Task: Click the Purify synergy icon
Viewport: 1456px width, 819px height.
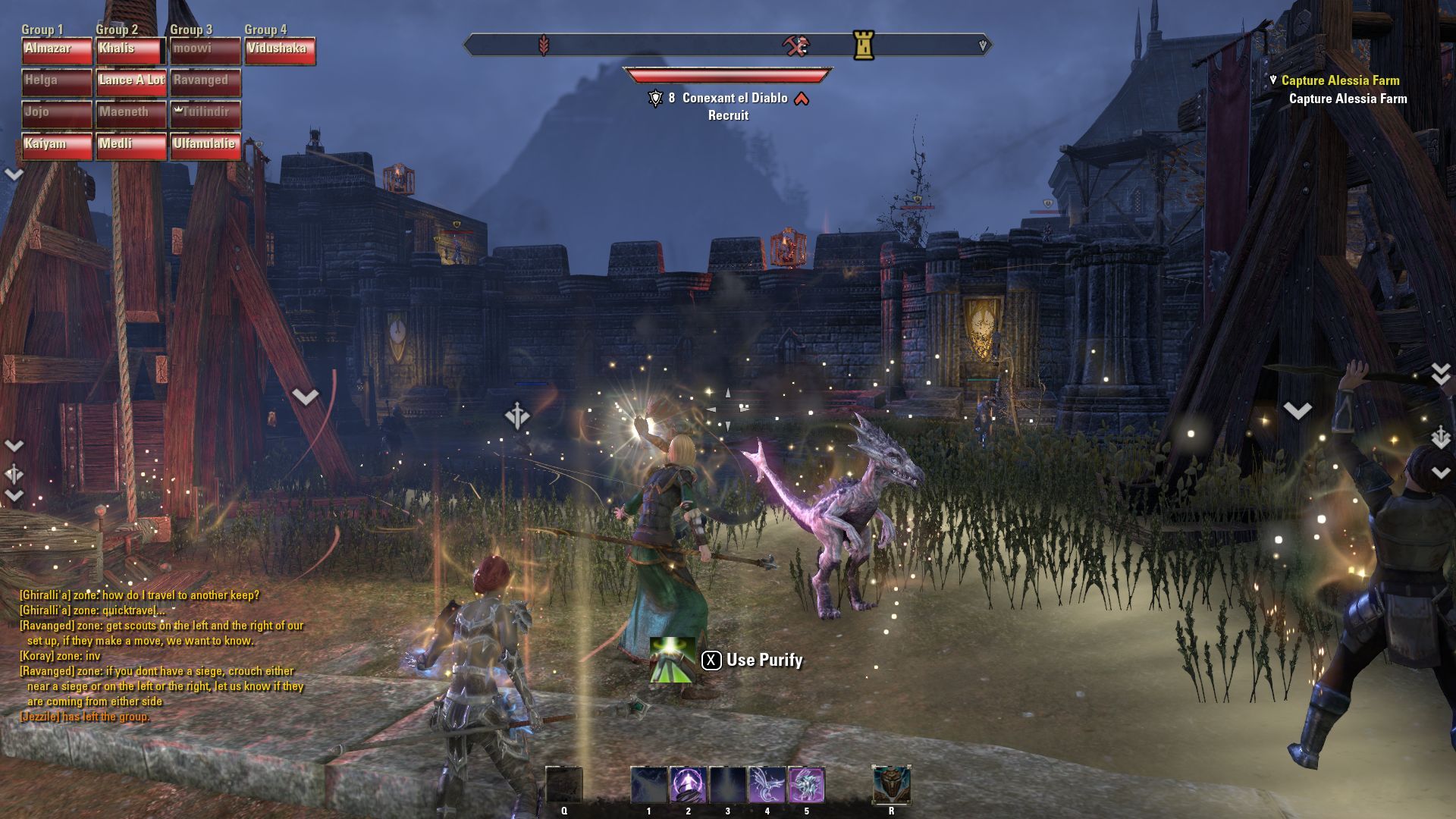Action: [672, 660]
